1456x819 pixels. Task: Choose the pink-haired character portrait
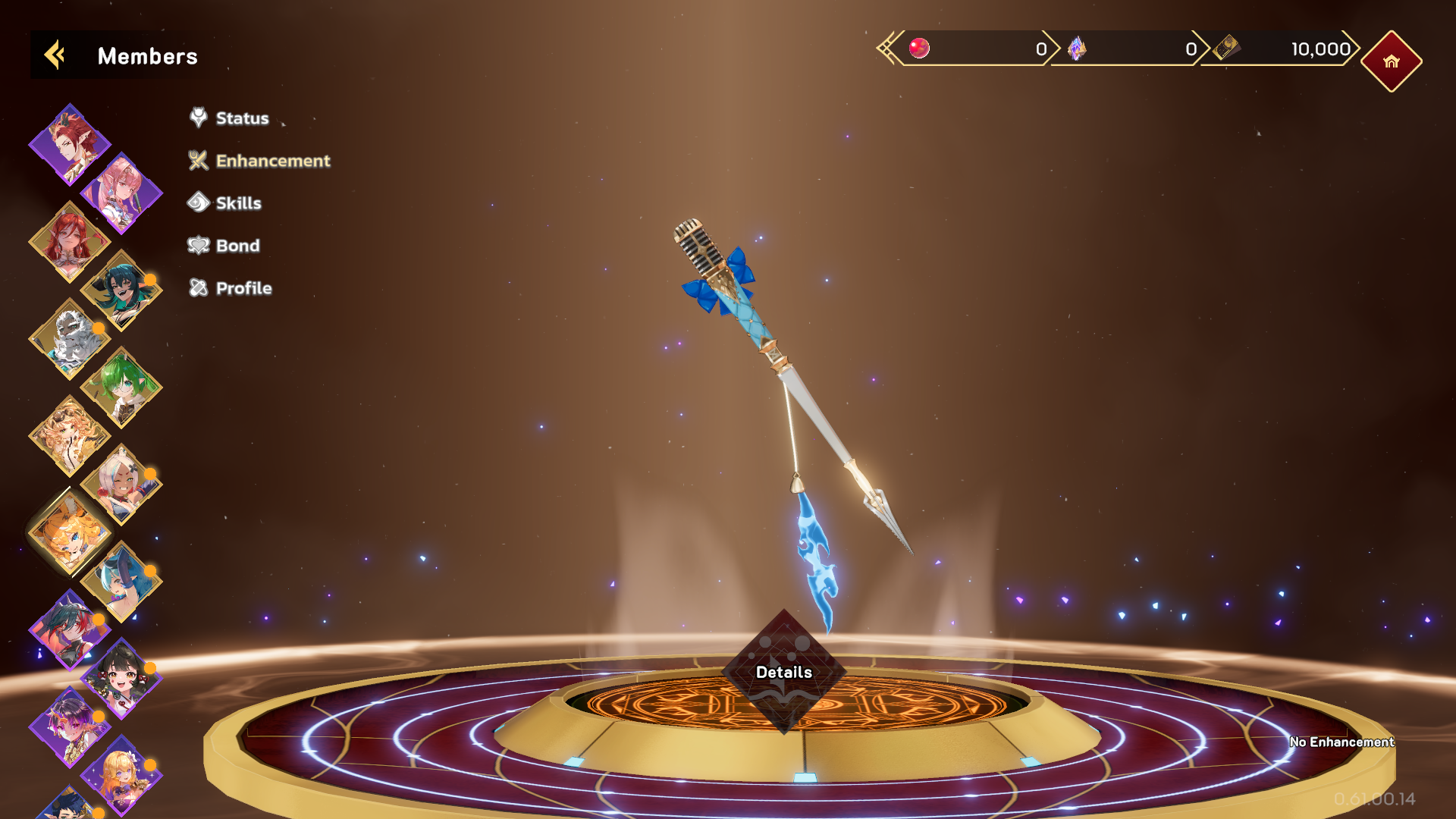[x=121, y=193]
